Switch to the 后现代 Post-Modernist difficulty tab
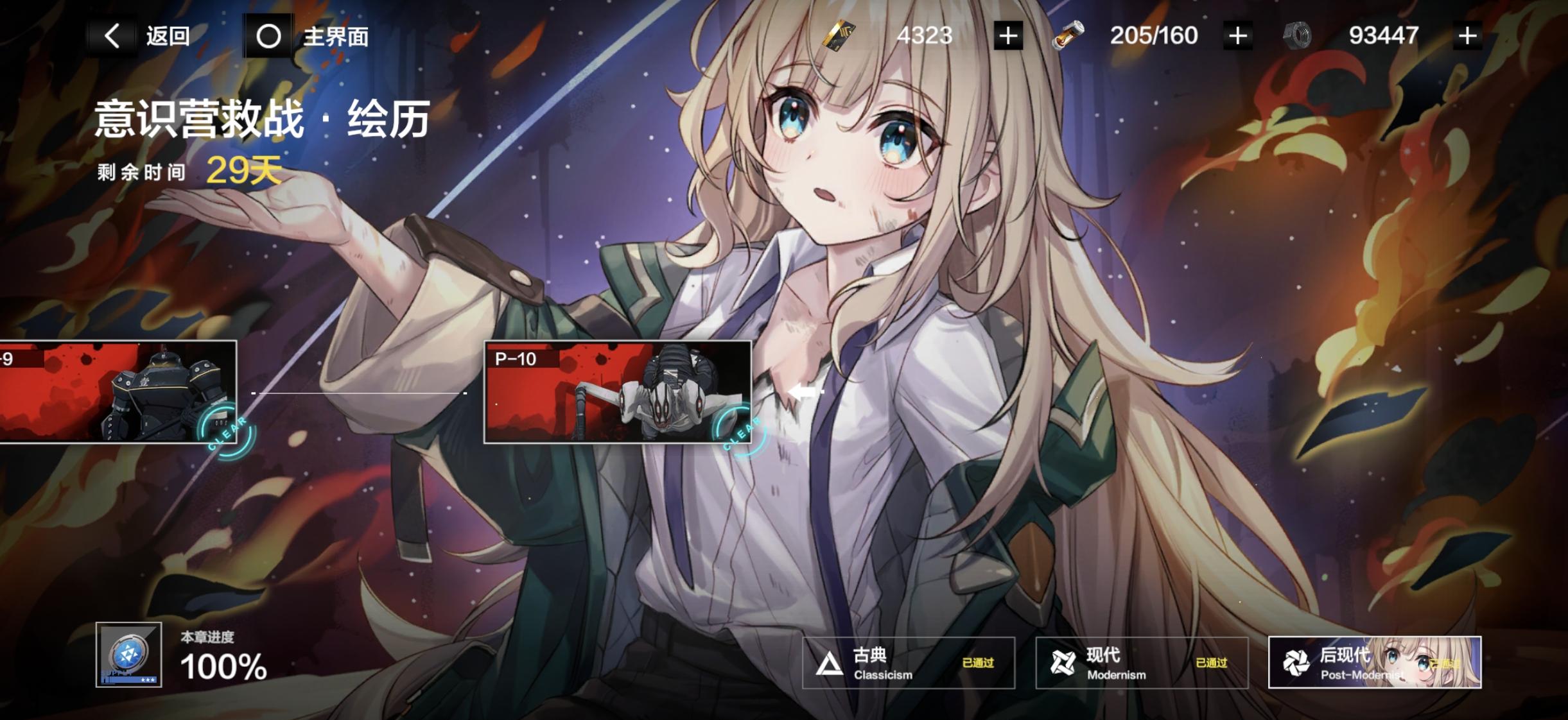 [1374, 663]
